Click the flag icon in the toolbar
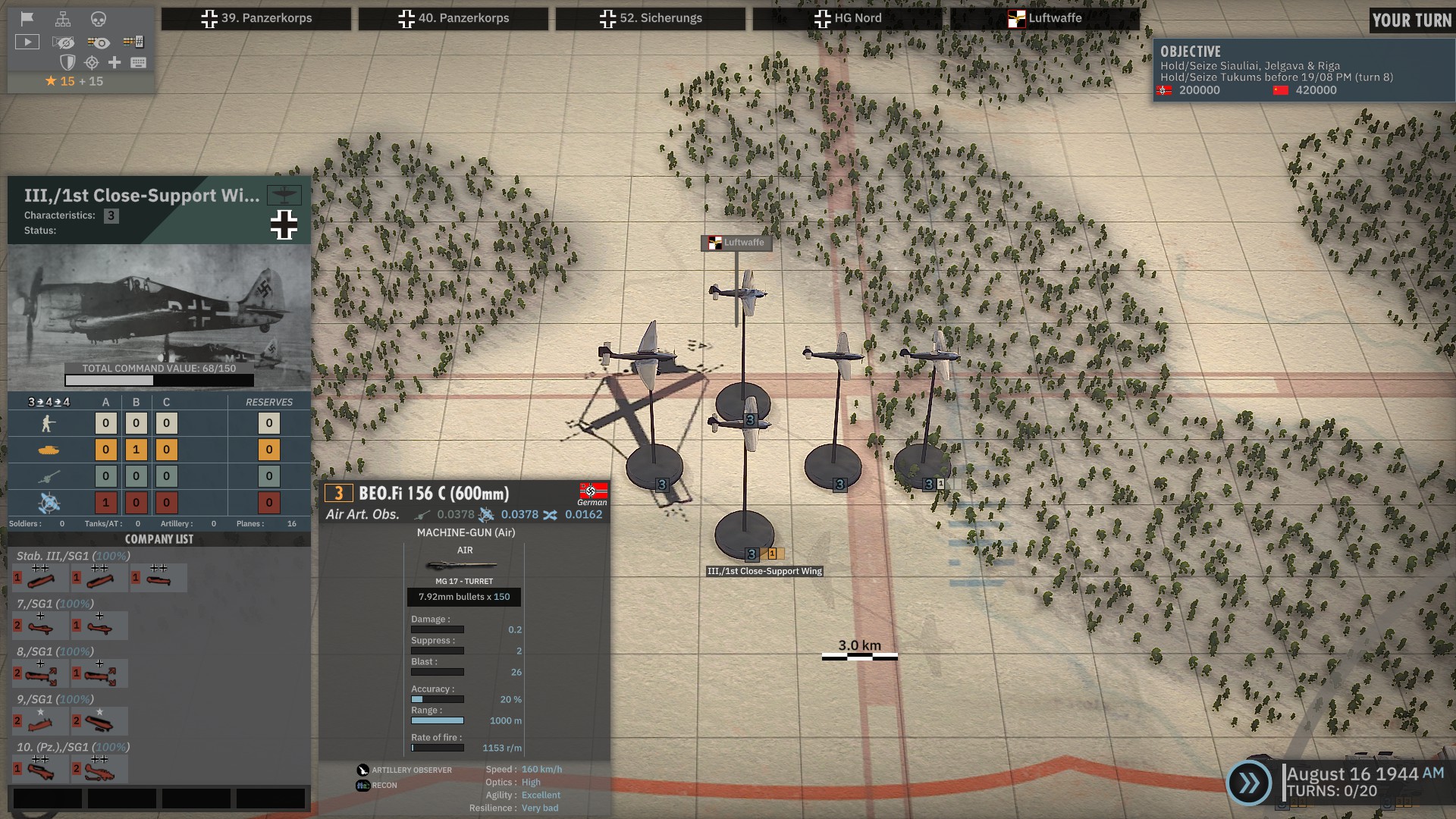1456x819 pixels. [27, 19]
